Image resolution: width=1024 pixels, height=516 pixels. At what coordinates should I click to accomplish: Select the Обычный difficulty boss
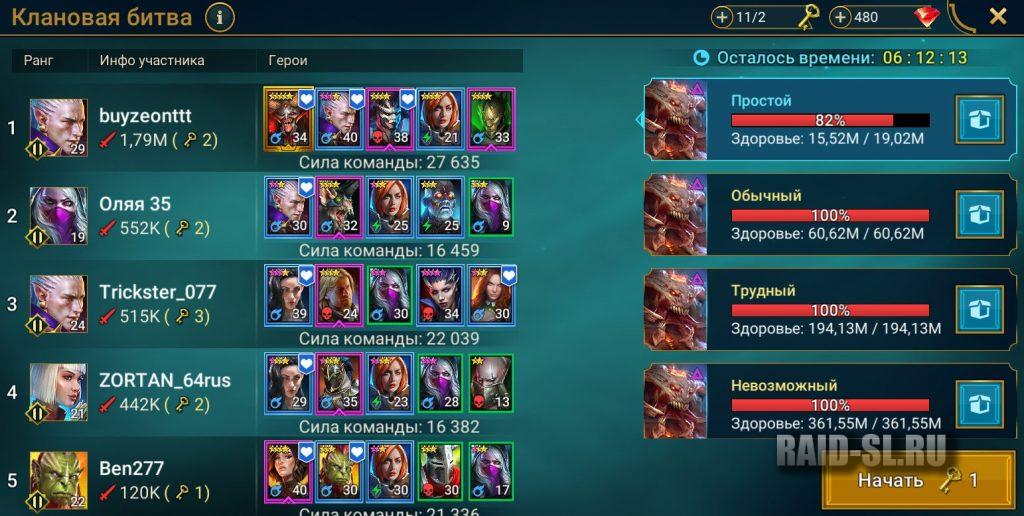coord(790,214)
